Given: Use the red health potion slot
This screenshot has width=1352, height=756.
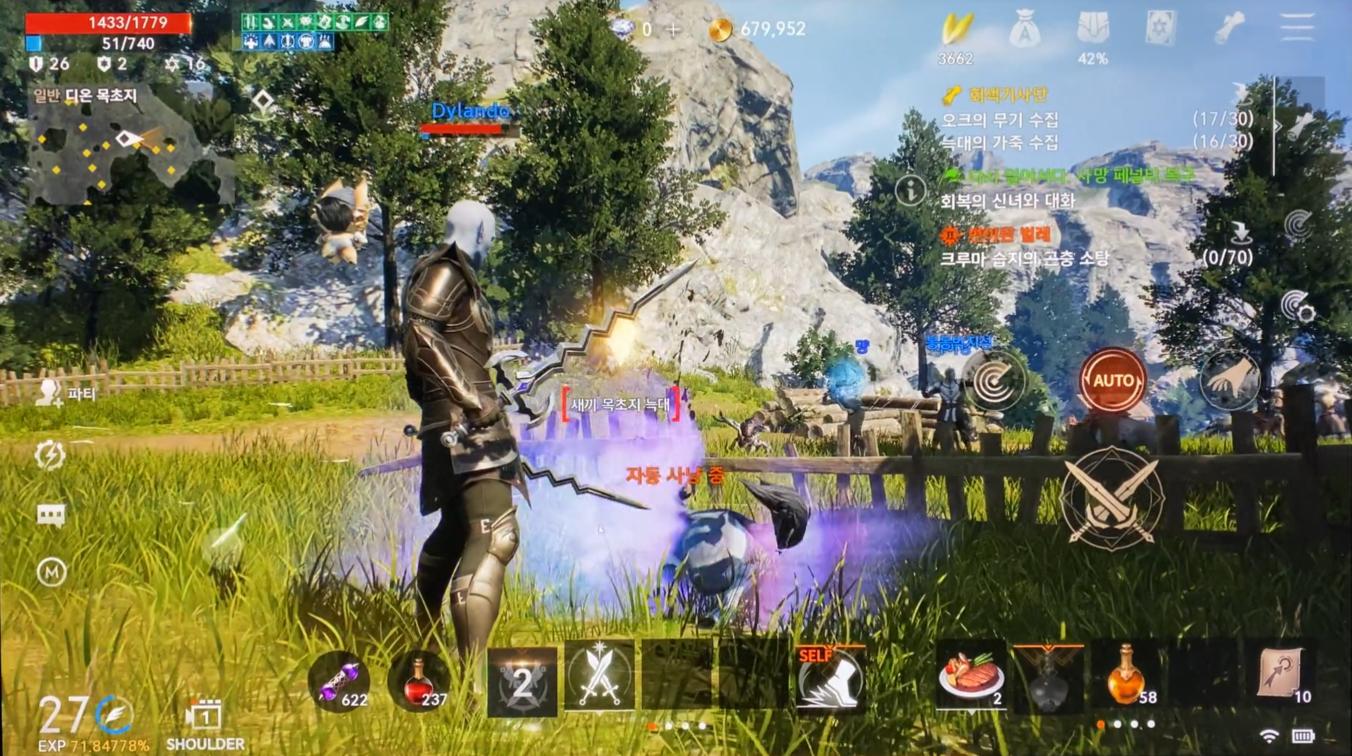Looking at the screenshot, I should coord(418,681).
